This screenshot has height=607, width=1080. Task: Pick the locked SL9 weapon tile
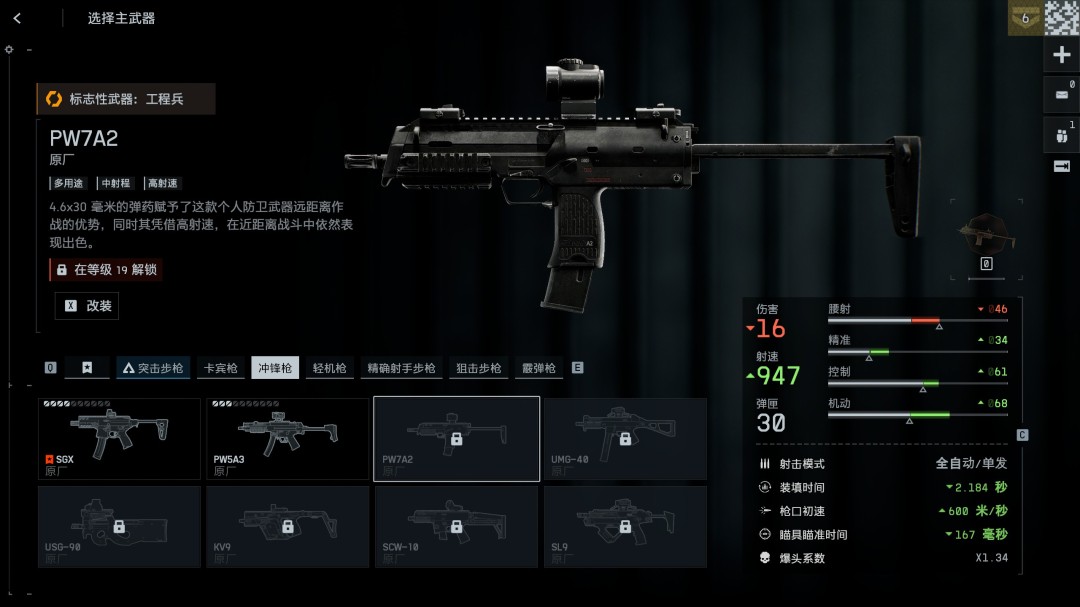[625, 526]
